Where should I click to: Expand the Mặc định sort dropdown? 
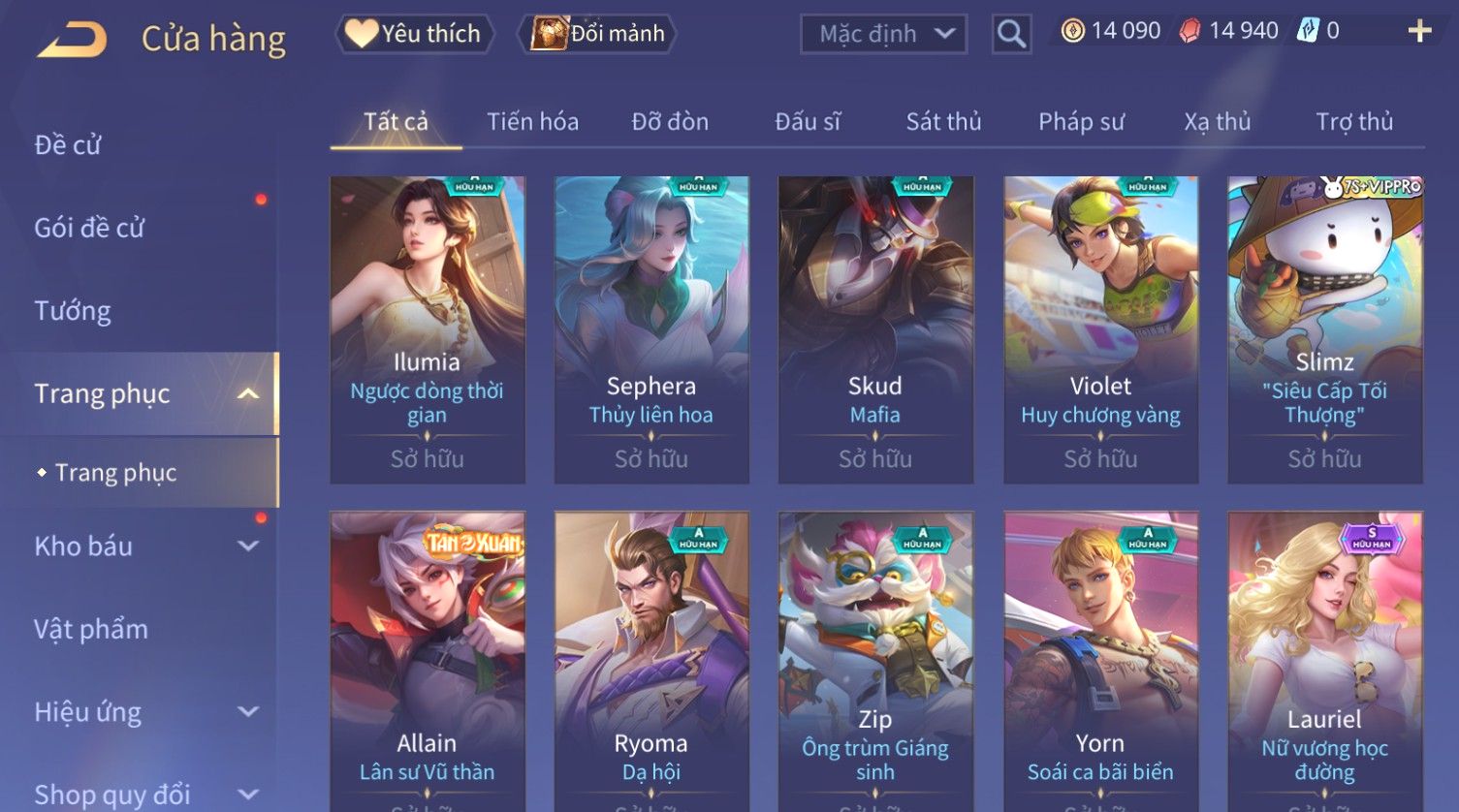click(883, 35)
